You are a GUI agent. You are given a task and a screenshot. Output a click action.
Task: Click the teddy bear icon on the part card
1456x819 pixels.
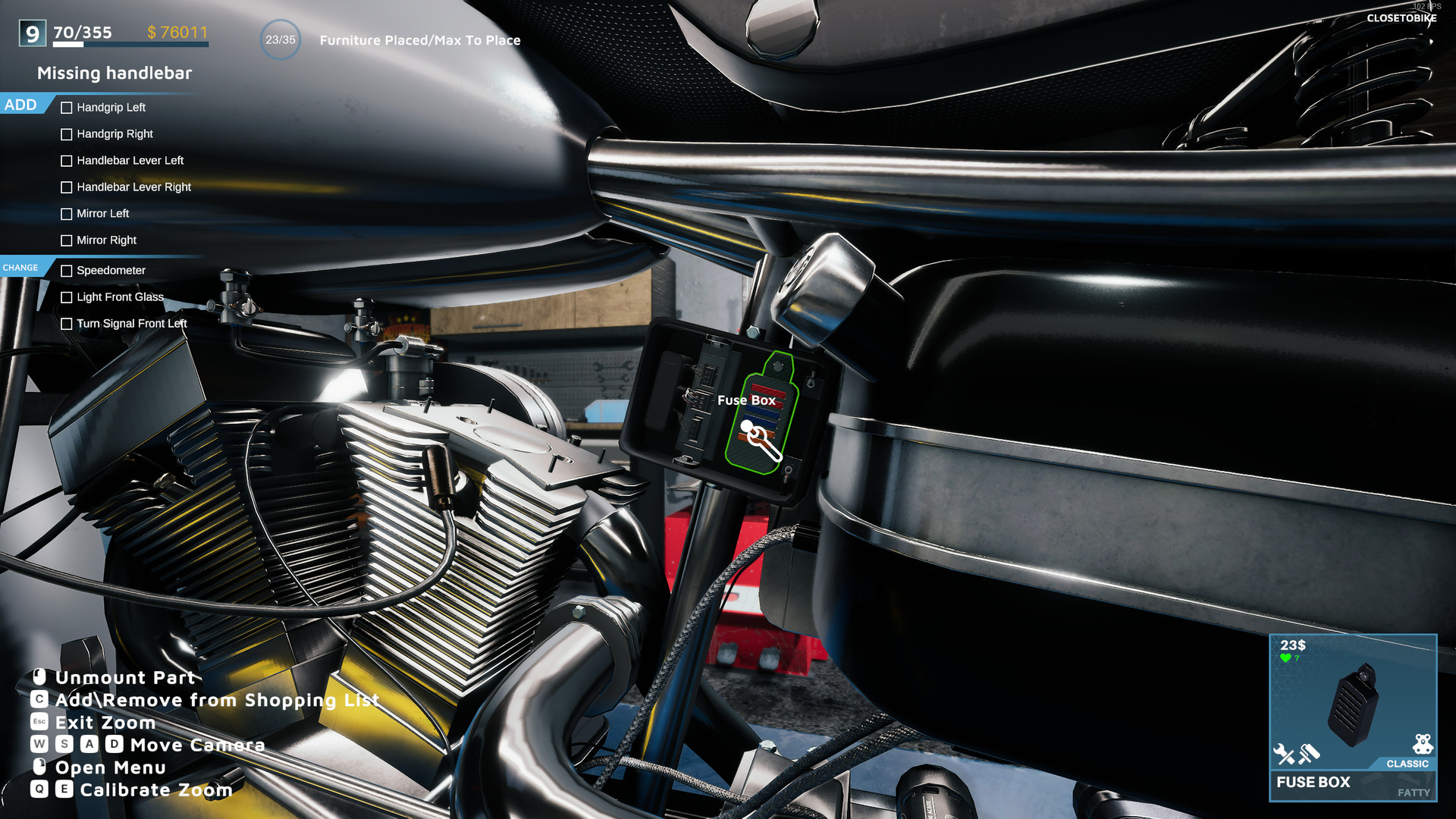[1423, 742]
